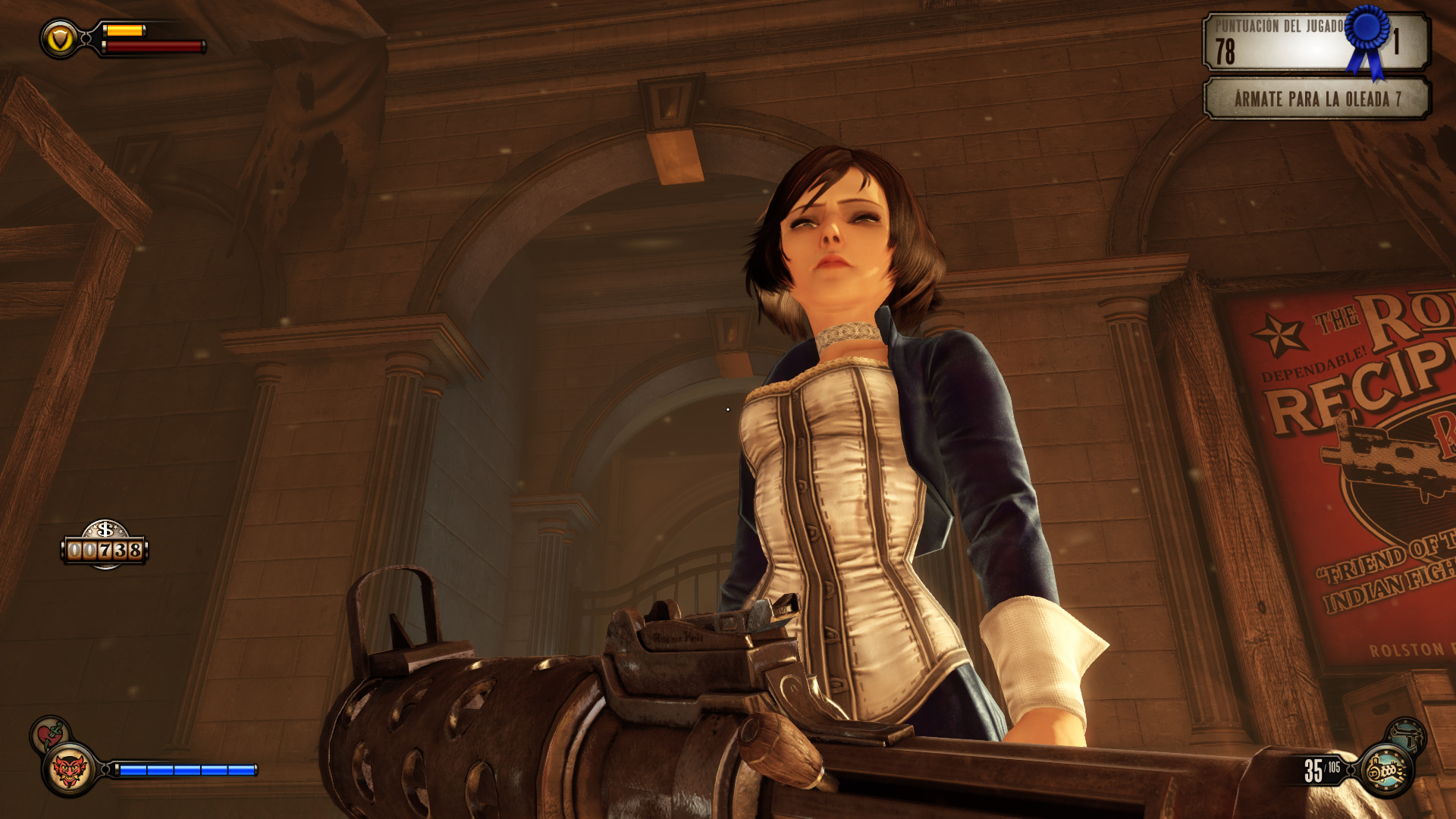Switch to the pistol weapon icon

[x=1407, y=736]
